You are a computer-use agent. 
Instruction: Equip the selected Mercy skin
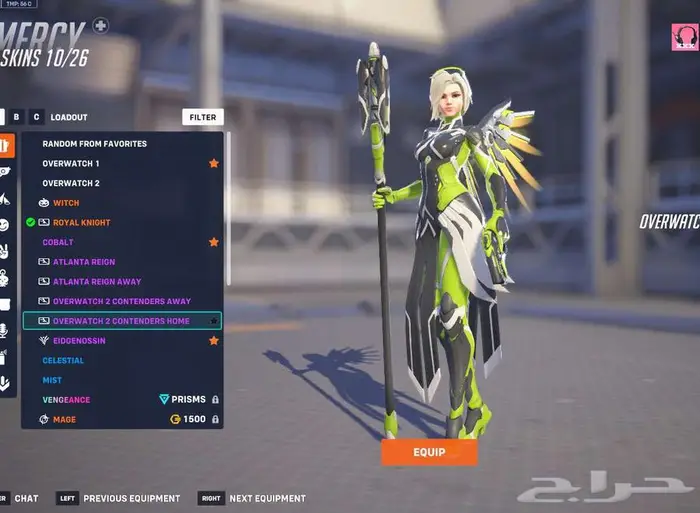pyautogui.click(x=429, y=452)
